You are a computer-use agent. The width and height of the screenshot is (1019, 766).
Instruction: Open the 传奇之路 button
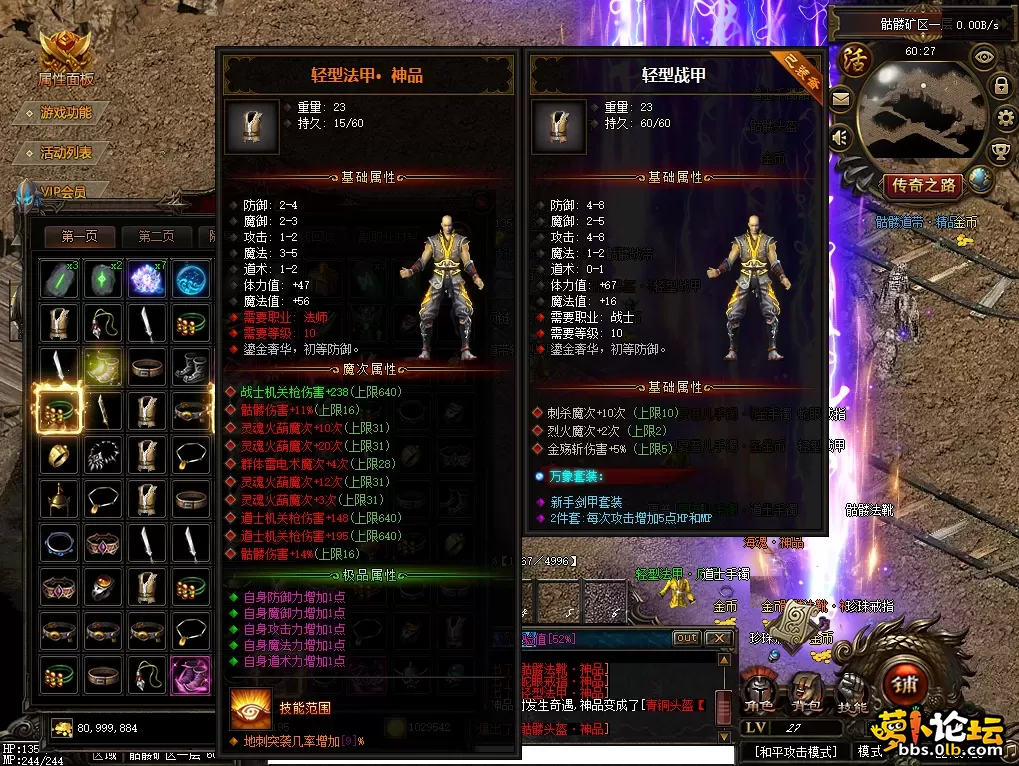coord(924,185)
